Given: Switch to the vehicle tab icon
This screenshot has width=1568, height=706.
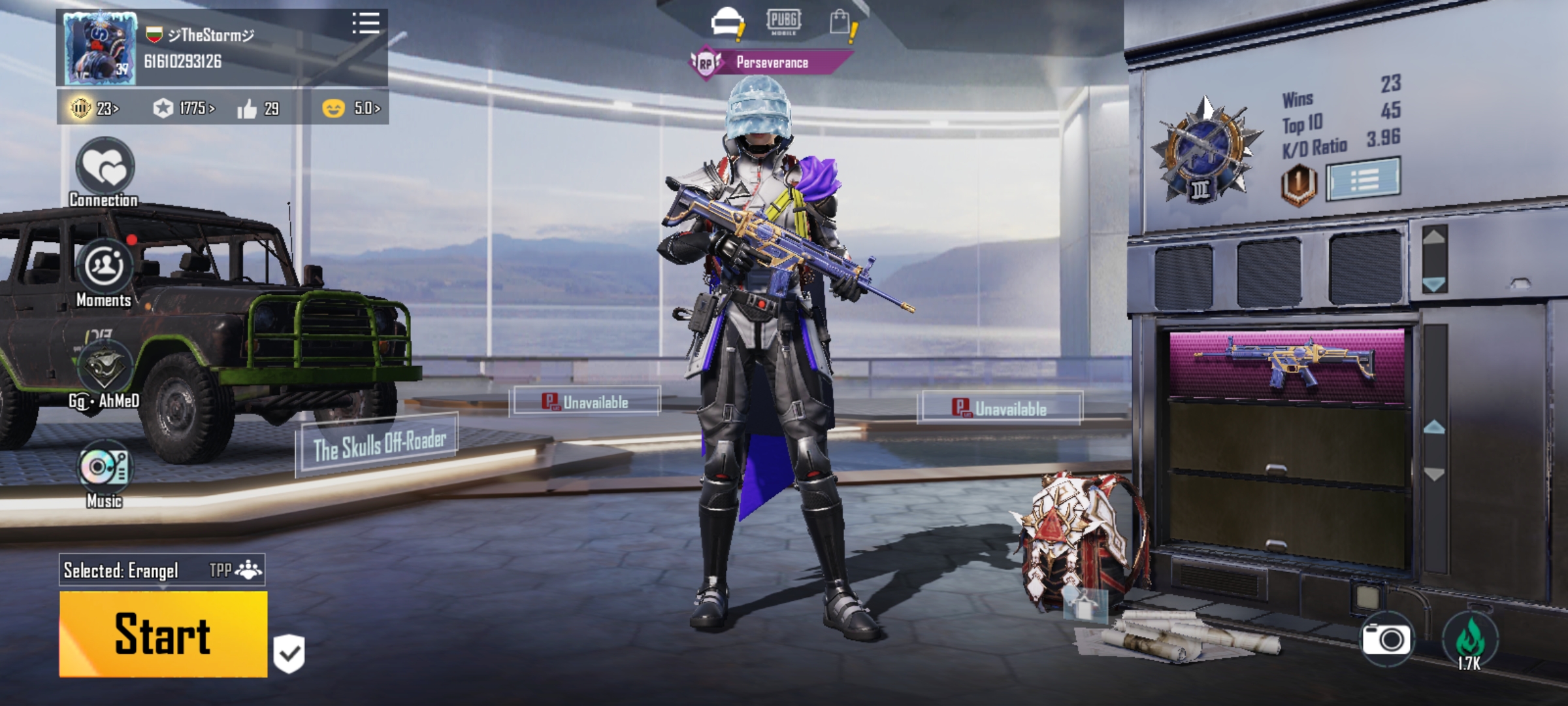Looking at the screenshot, I should (x=728, y=24).
